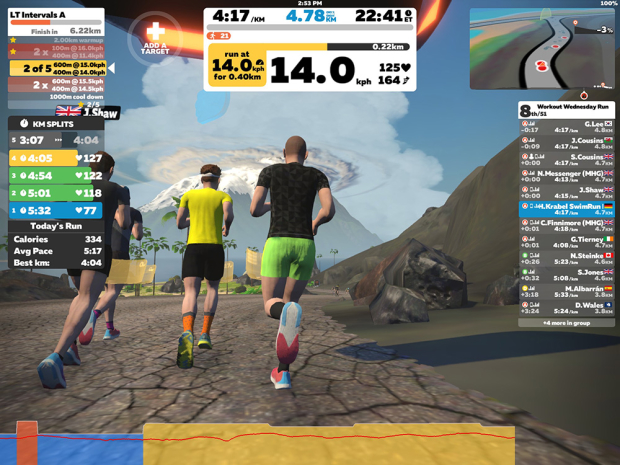Screen dimensions: 620x465
Task: Select the blue 5:32 split row
Action: coord(56,211)
